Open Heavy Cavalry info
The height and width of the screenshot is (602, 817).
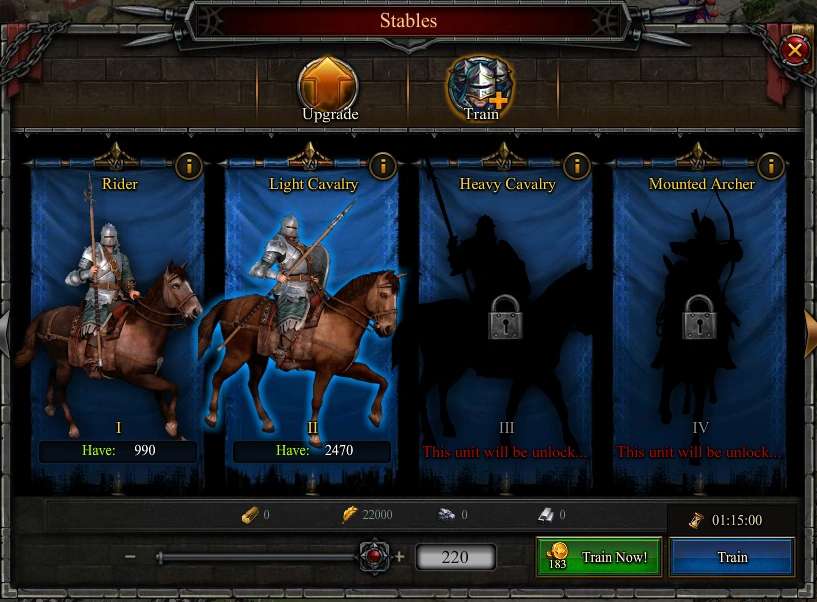(576, 165)
